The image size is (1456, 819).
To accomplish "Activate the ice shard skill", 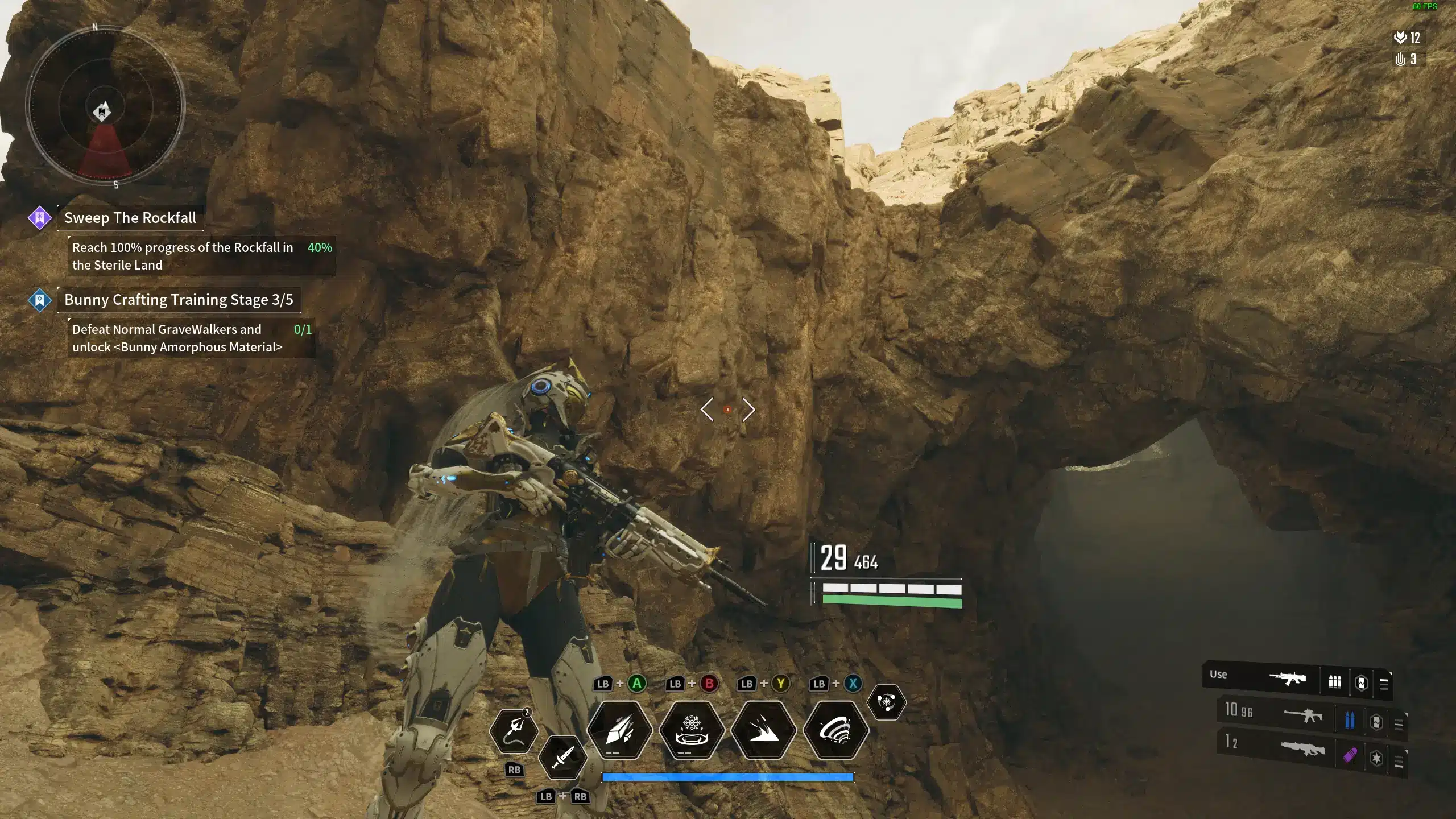I will coord(619,730).
